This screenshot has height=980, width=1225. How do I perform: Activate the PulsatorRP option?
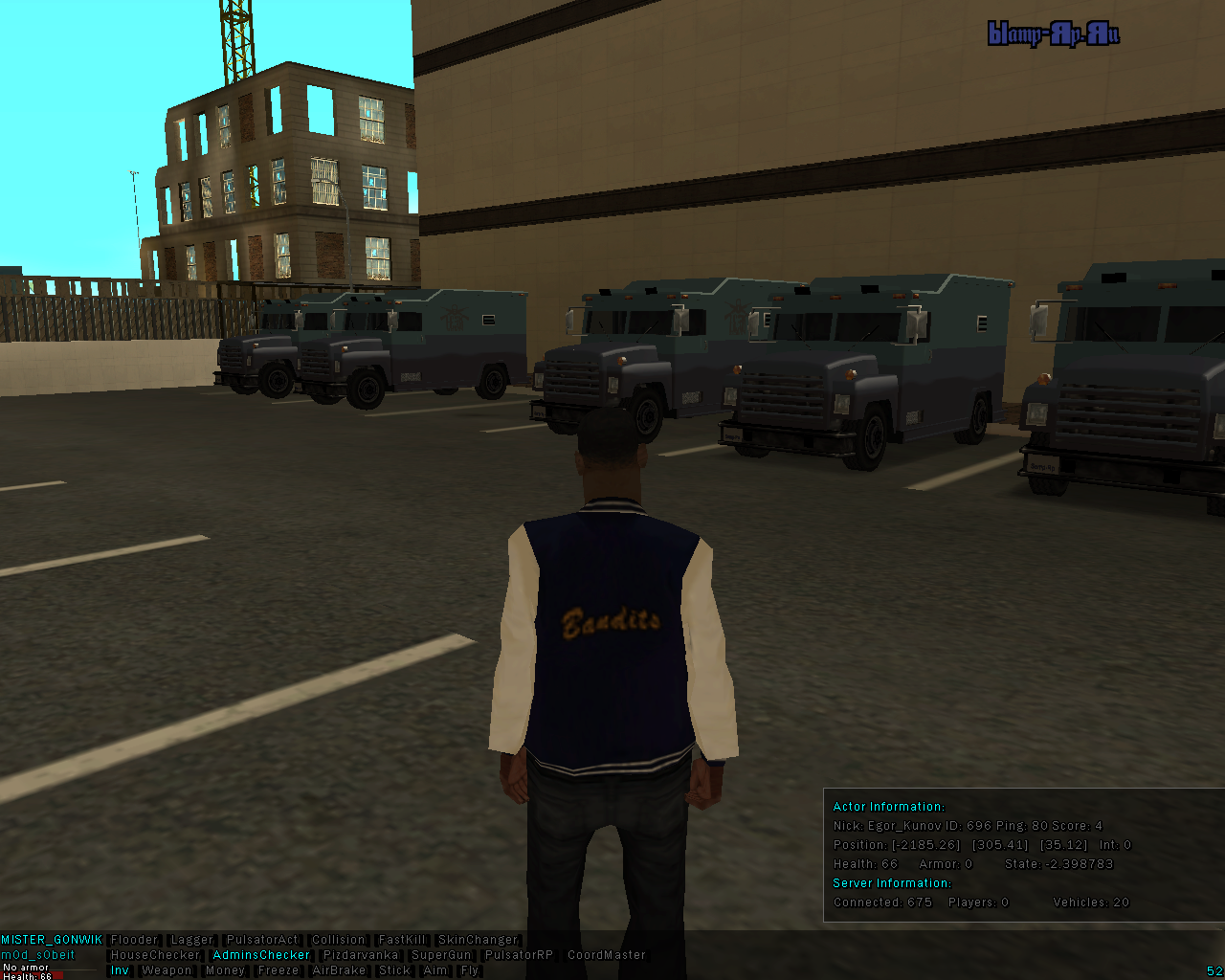point(519,955)
